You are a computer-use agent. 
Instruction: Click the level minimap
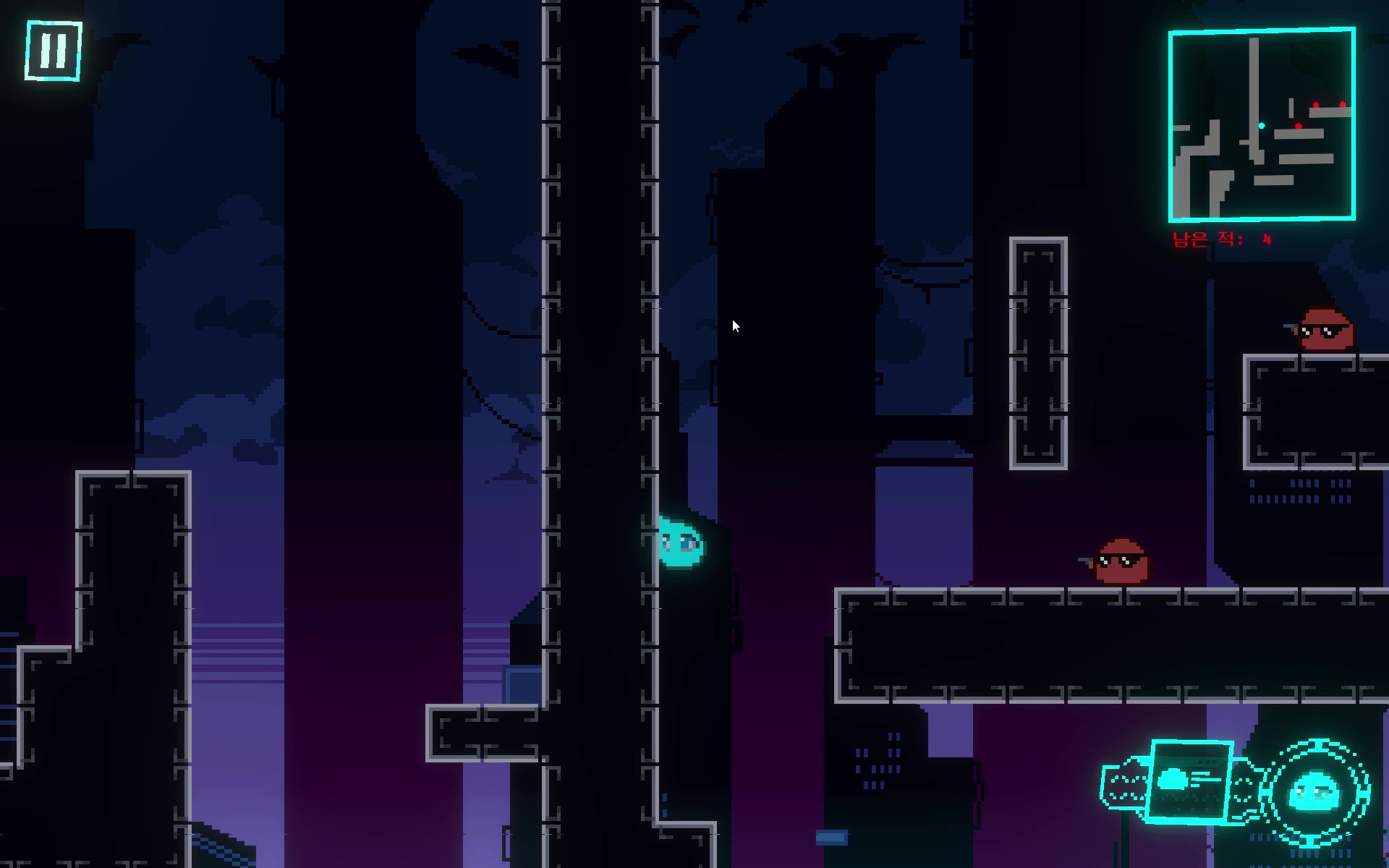(x=1262, y=124)
